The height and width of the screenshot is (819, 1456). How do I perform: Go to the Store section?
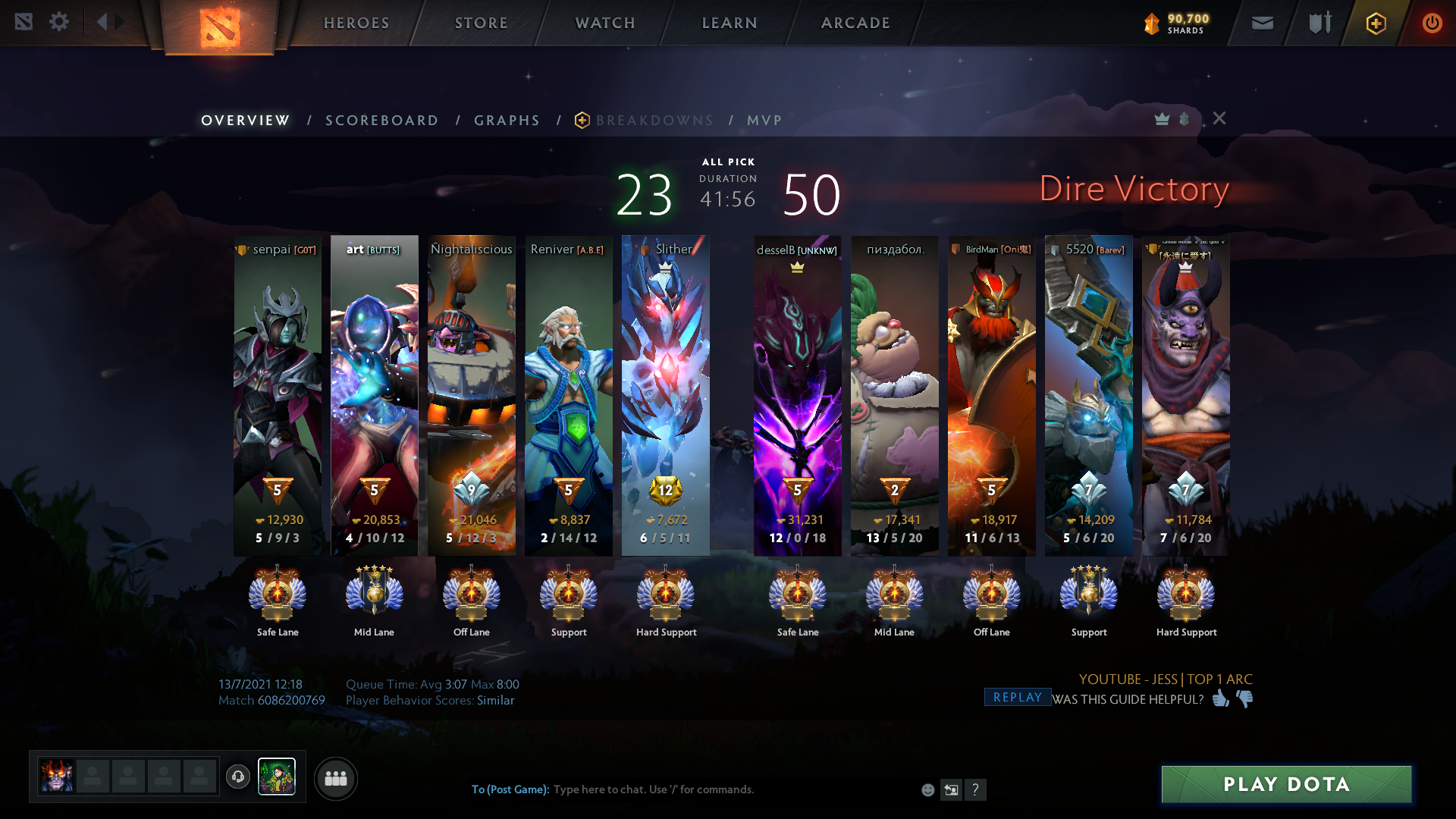click(482, 23)
